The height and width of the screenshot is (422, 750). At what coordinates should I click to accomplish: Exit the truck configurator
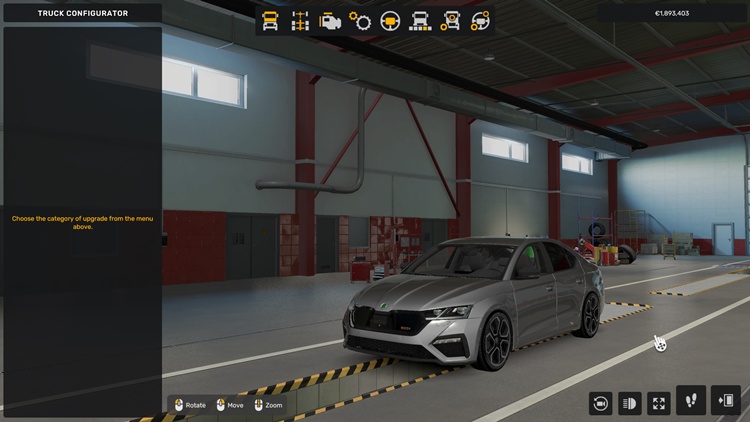pos(725,401)
